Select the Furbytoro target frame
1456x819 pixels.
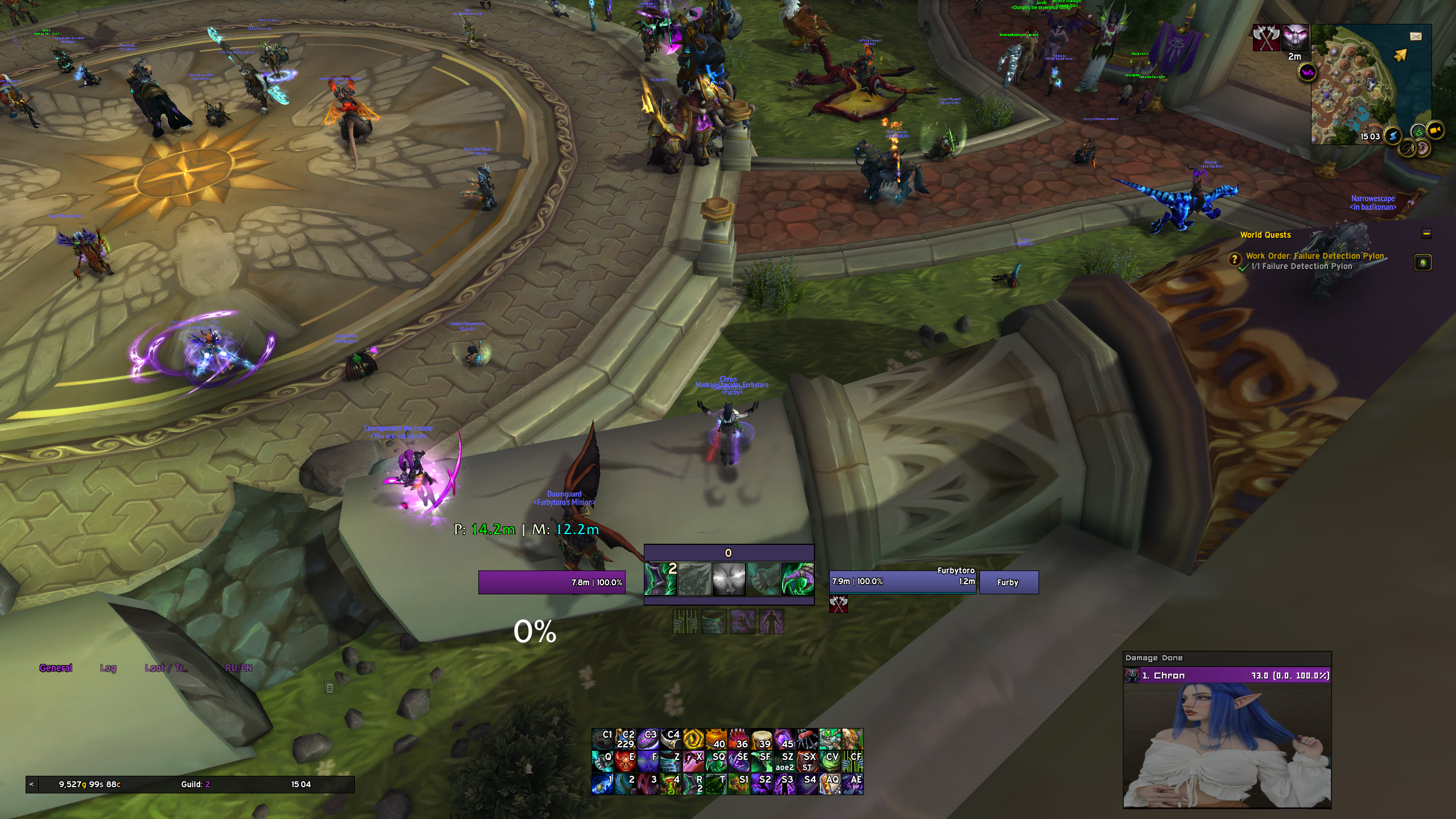[903, 582]
